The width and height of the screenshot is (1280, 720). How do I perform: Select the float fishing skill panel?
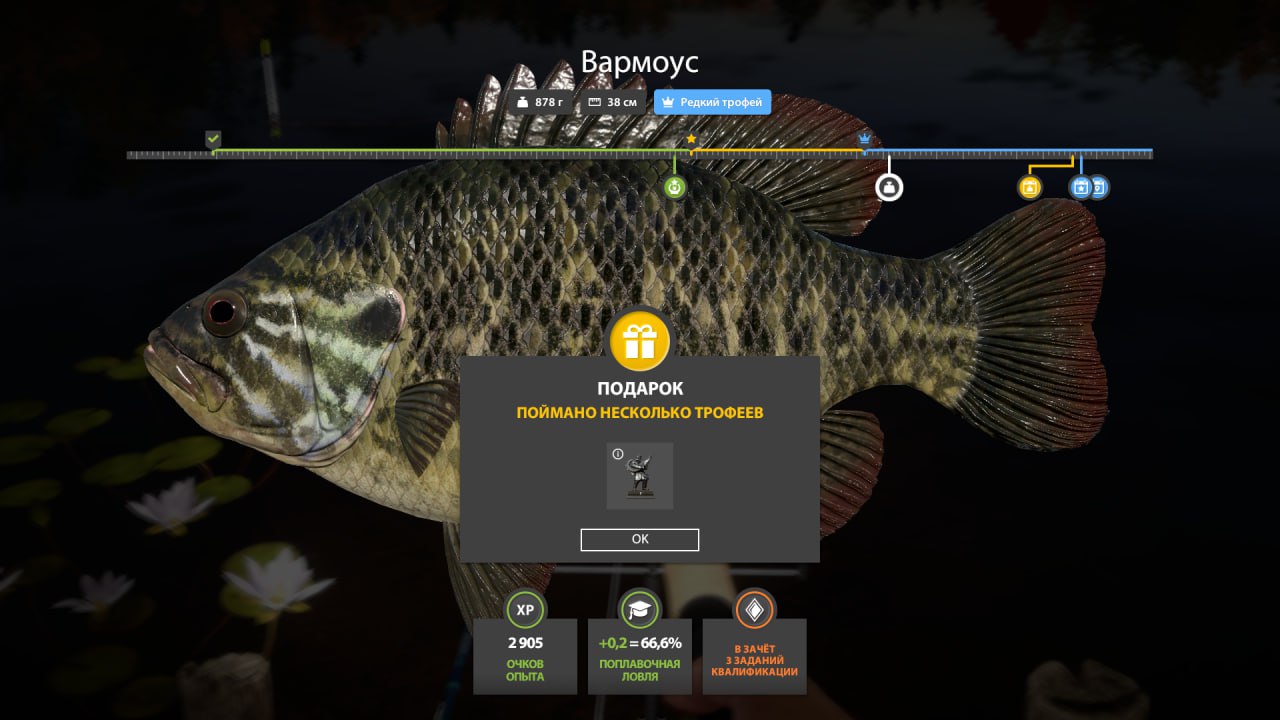(x=640, y=642)
